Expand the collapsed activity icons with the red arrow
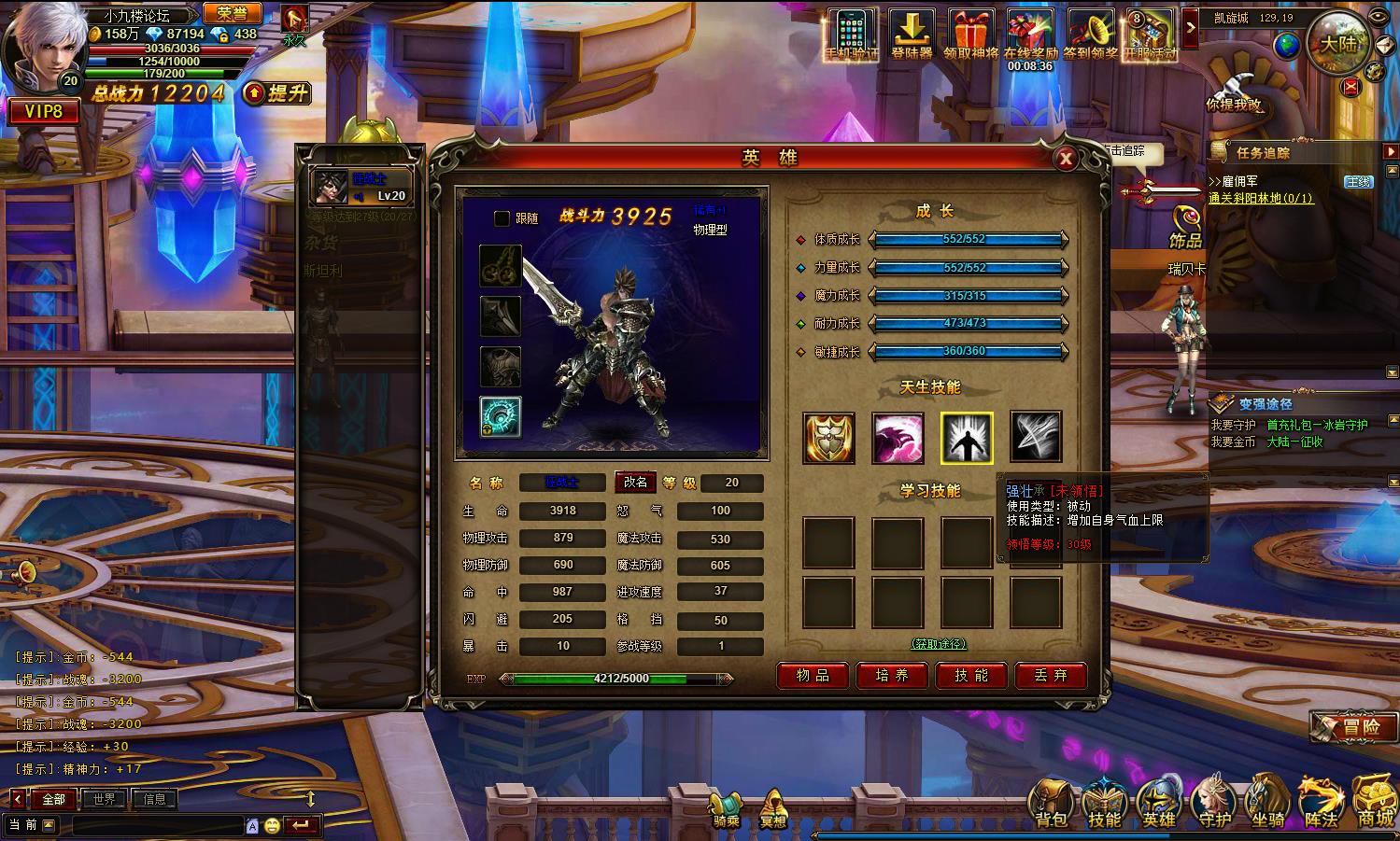This screenshot has width=1400, height=841. [x=1191, y=29]
